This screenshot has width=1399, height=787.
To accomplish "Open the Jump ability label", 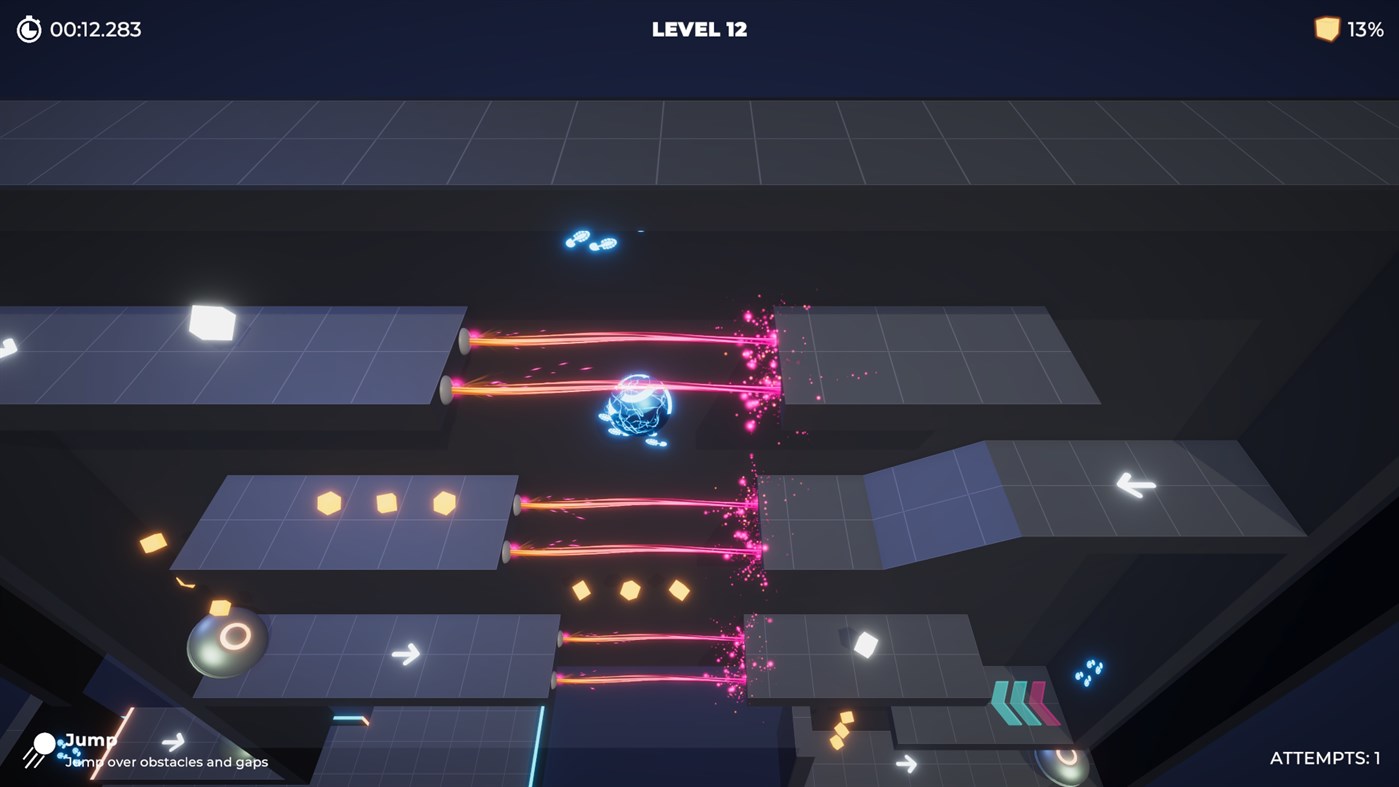I will point(89,740).
